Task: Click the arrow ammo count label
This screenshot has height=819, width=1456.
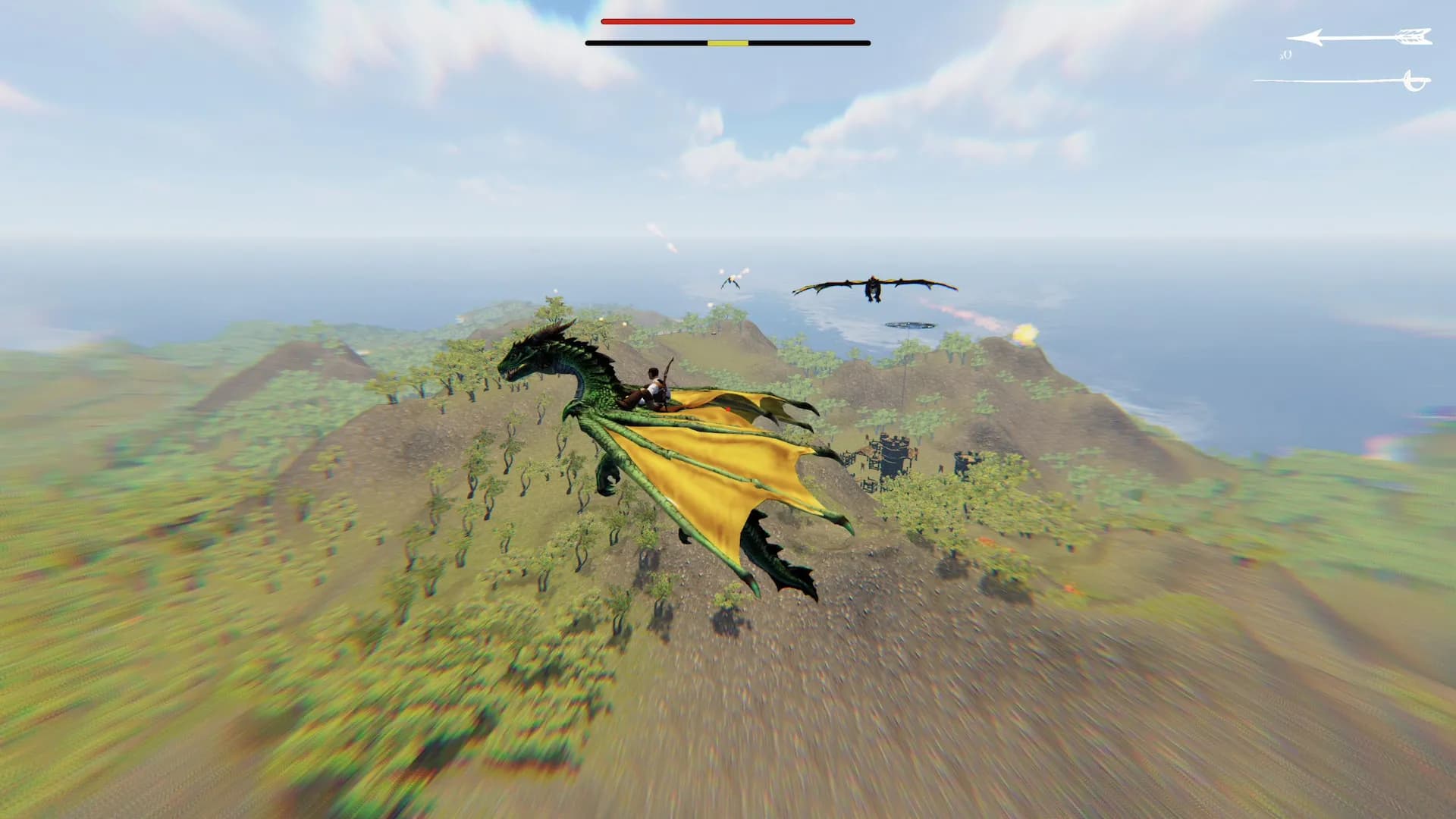Action: (x=1286, y=55)
